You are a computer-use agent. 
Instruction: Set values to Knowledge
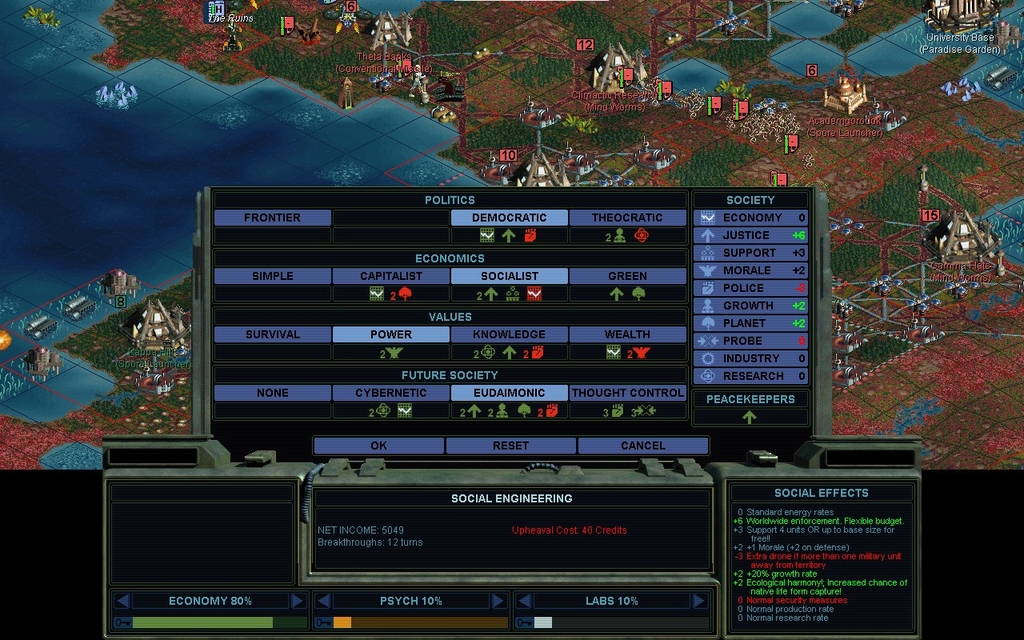coord(509,335)
